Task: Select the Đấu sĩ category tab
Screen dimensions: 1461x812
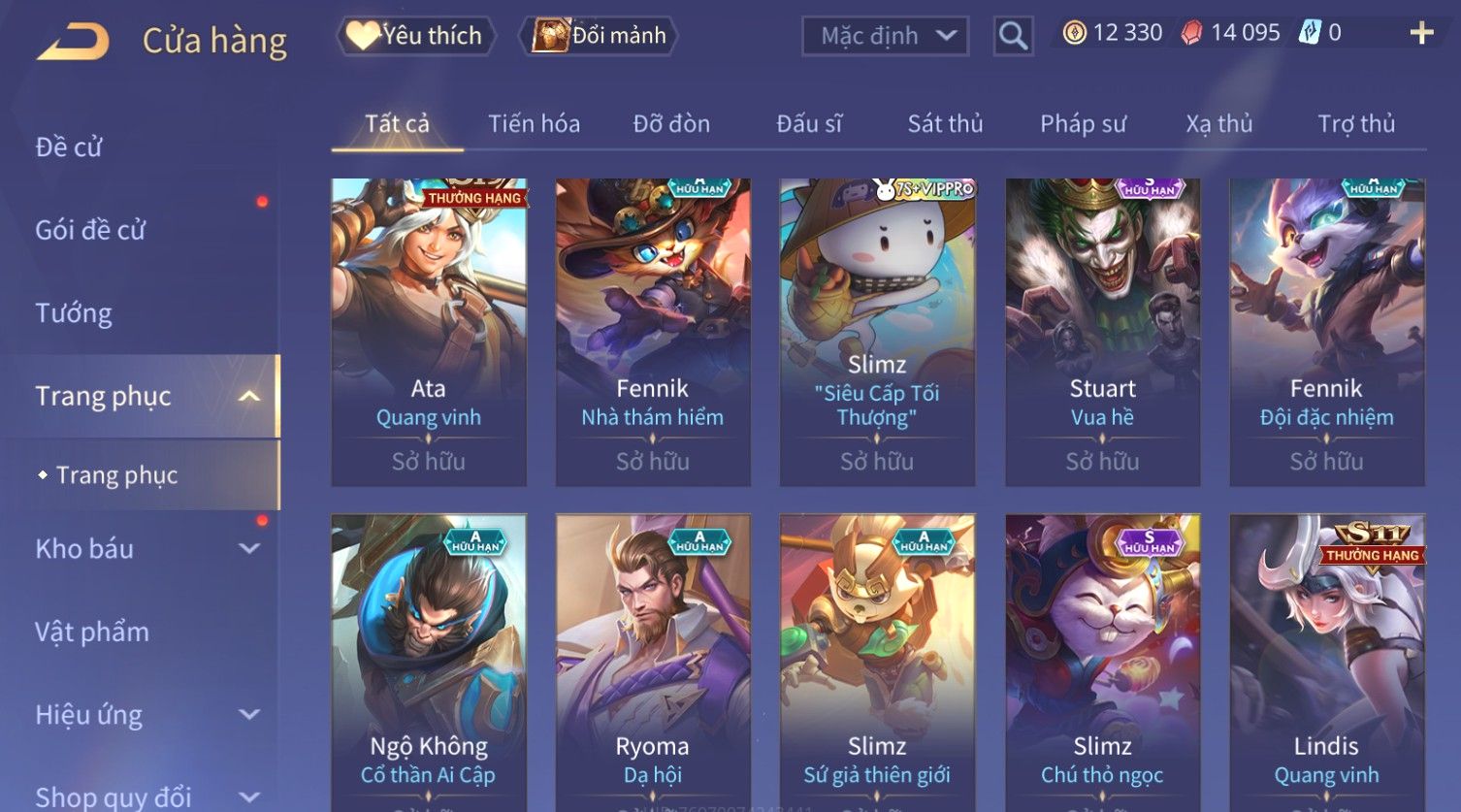Action: [809, 124]
